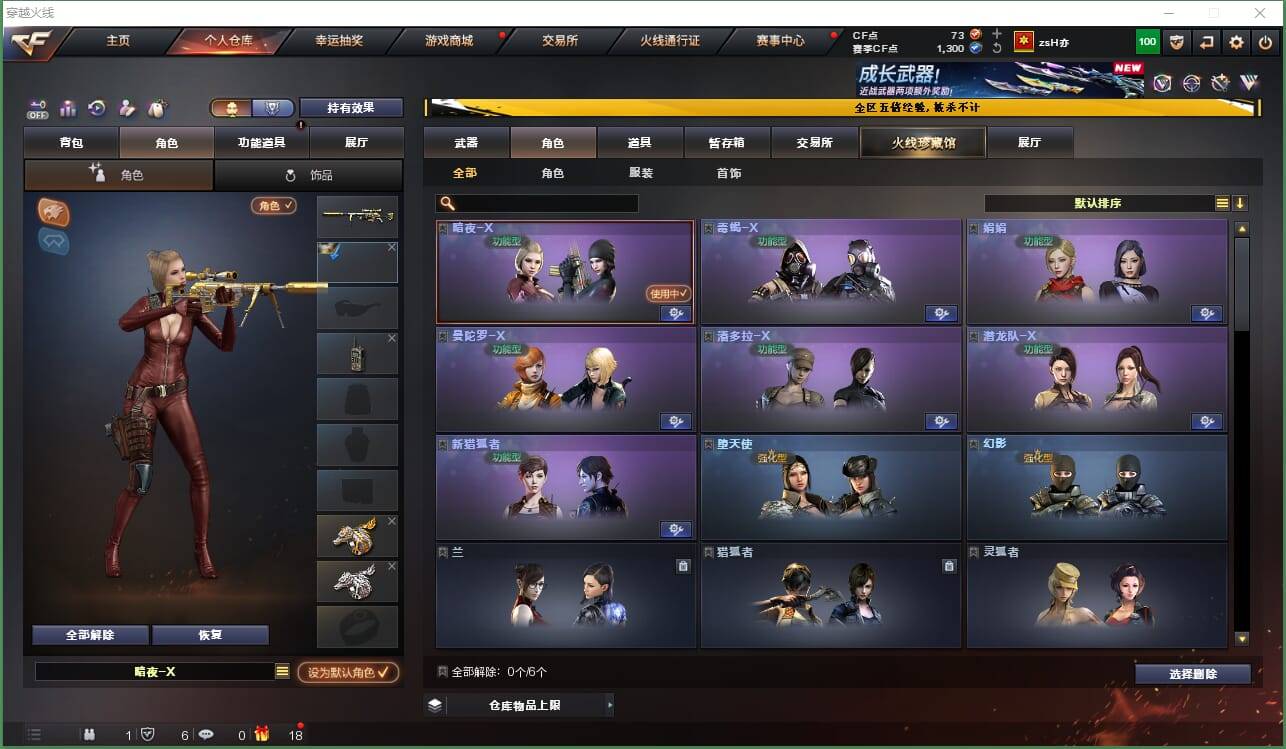This screenshot has height=749, width=1286.
Task: Open the settings gear in the title bar
Action: [x=1235, y=42]
